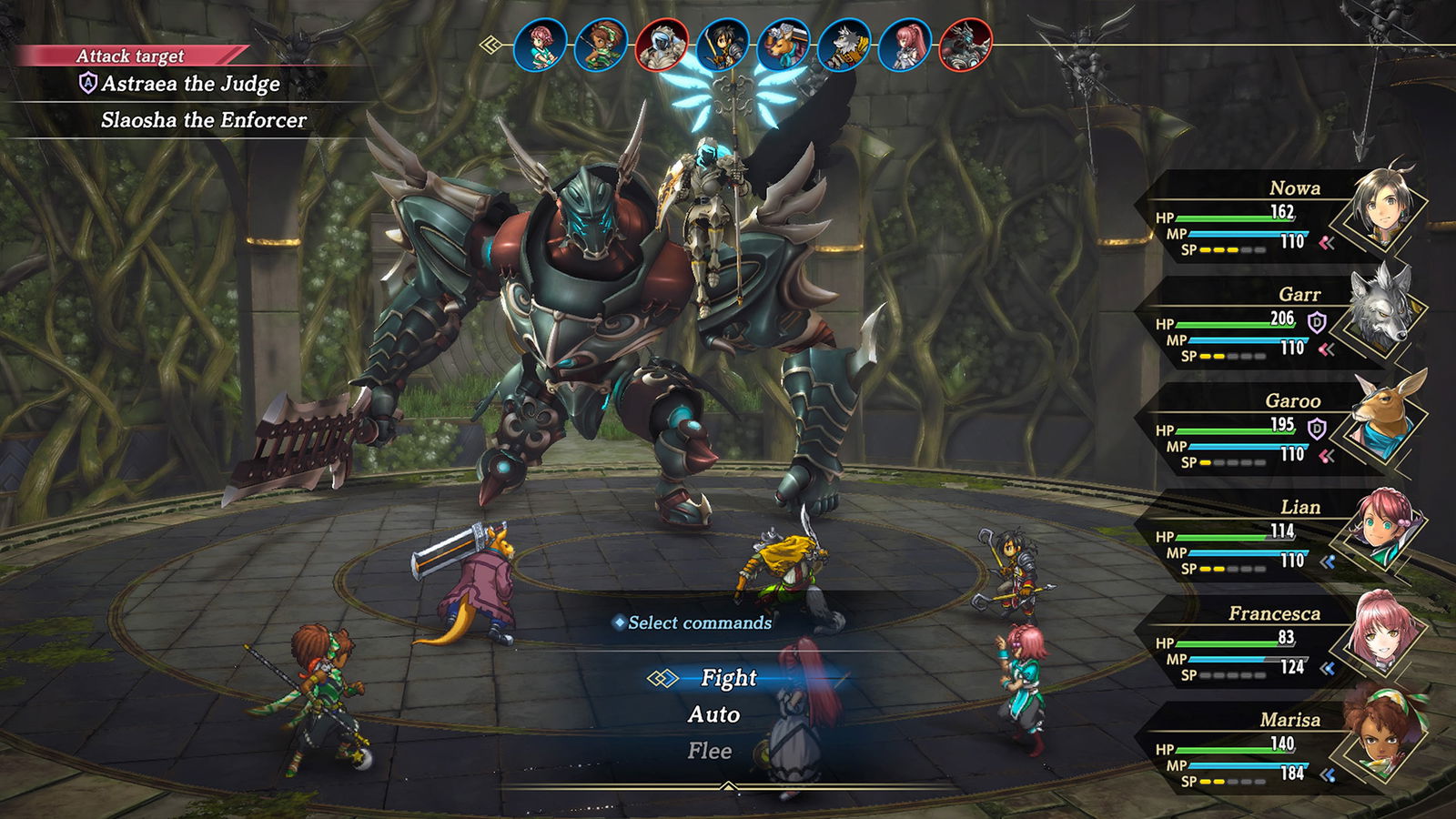
Task: Select Garr's party status panel
Action: tap(1274, 325)
